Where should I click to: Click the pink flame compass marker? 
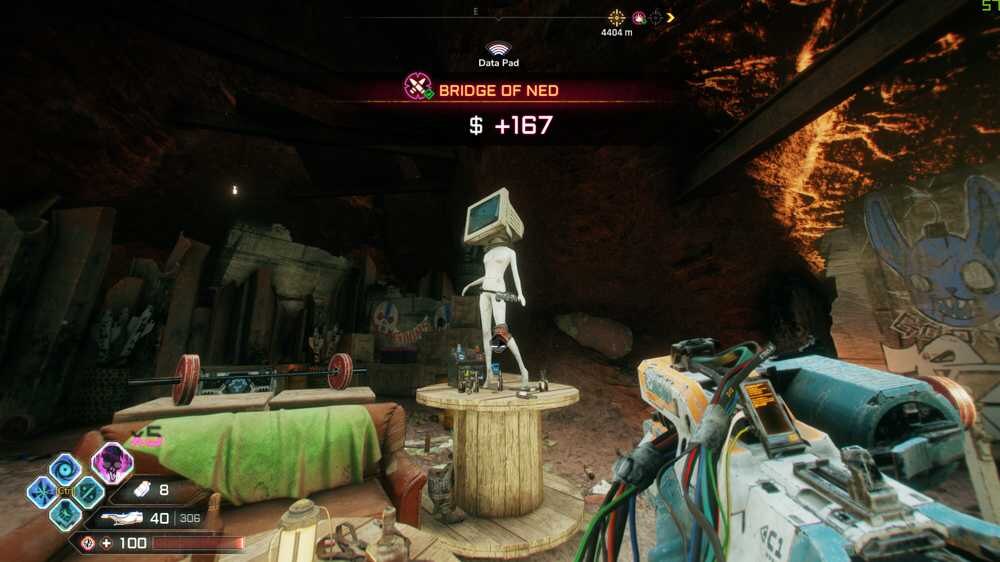pyautogui.click(x=638, y=17)
